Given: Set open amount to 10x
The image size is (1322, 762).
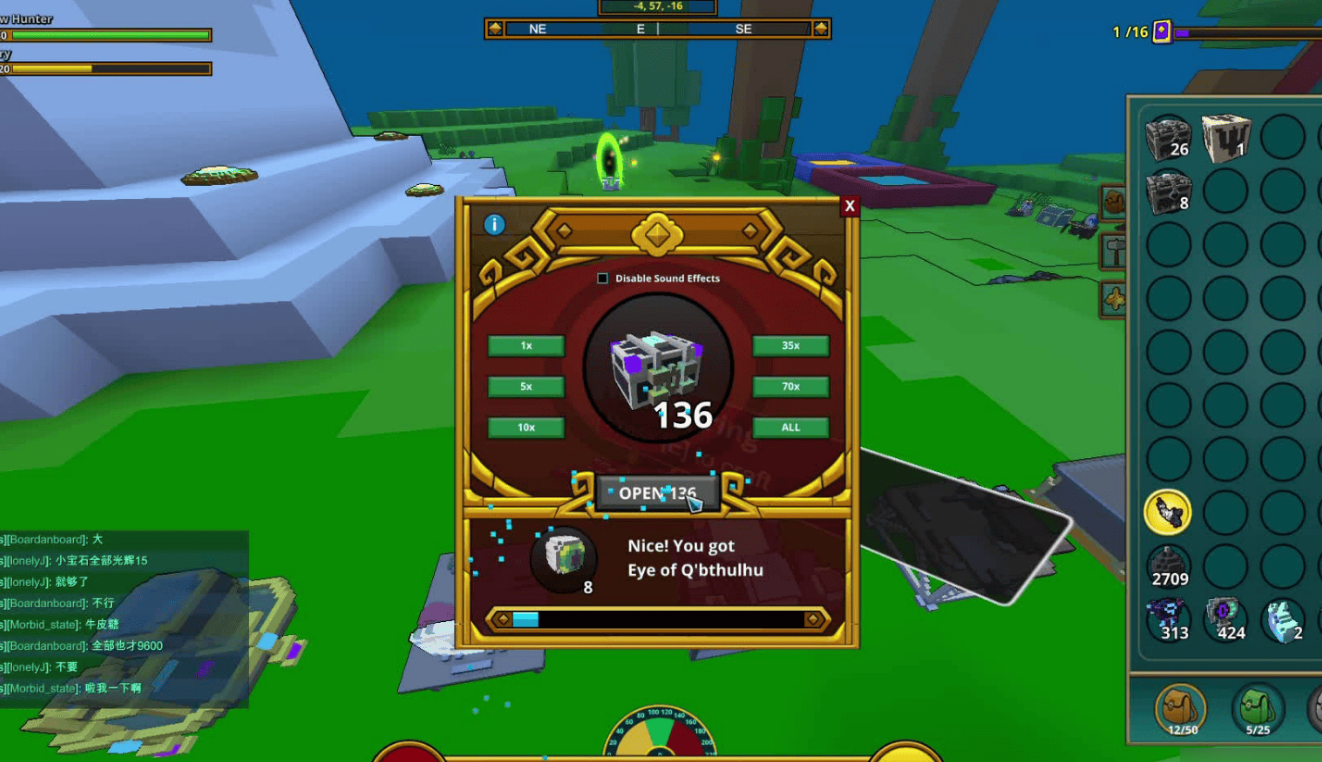Looking at the screenshot, I should pyautogui.click(x=526, y=428).
